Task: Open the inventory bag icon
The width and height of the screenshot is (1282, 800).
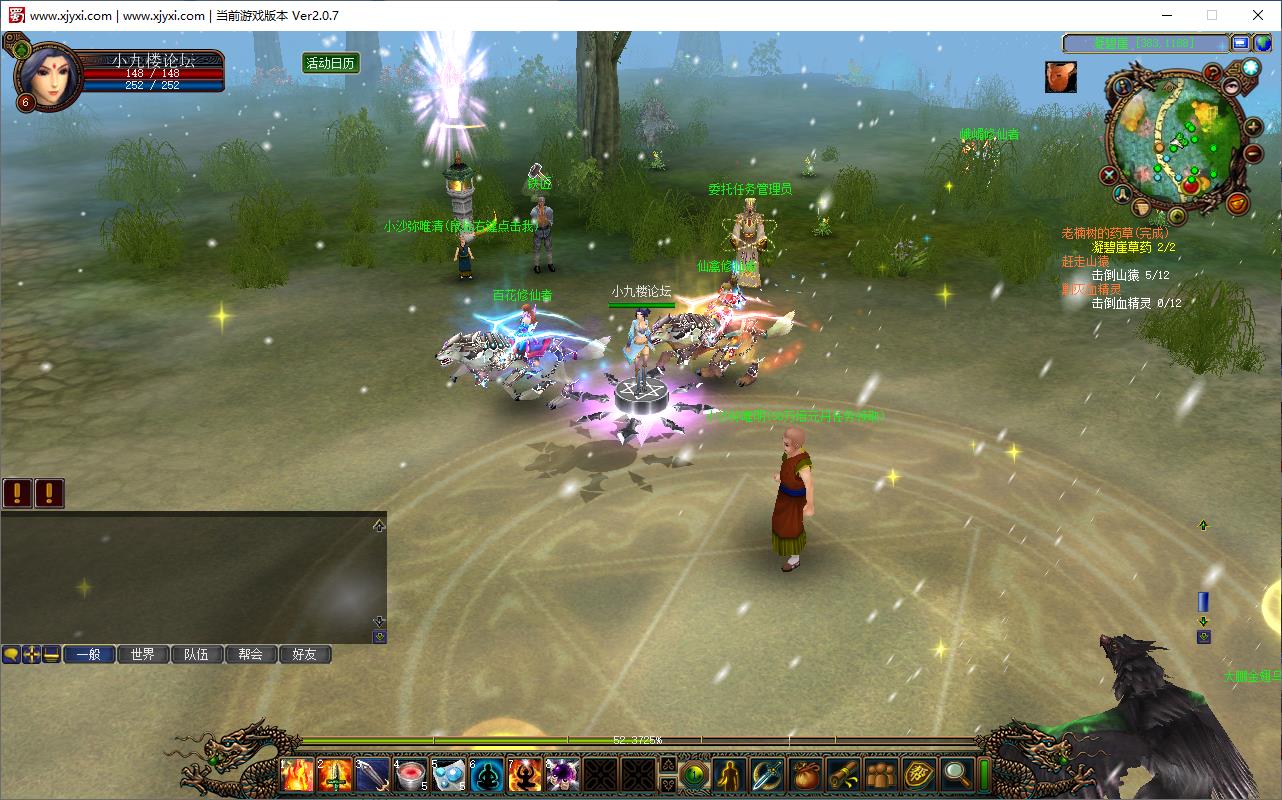Action: coord(805,775)
